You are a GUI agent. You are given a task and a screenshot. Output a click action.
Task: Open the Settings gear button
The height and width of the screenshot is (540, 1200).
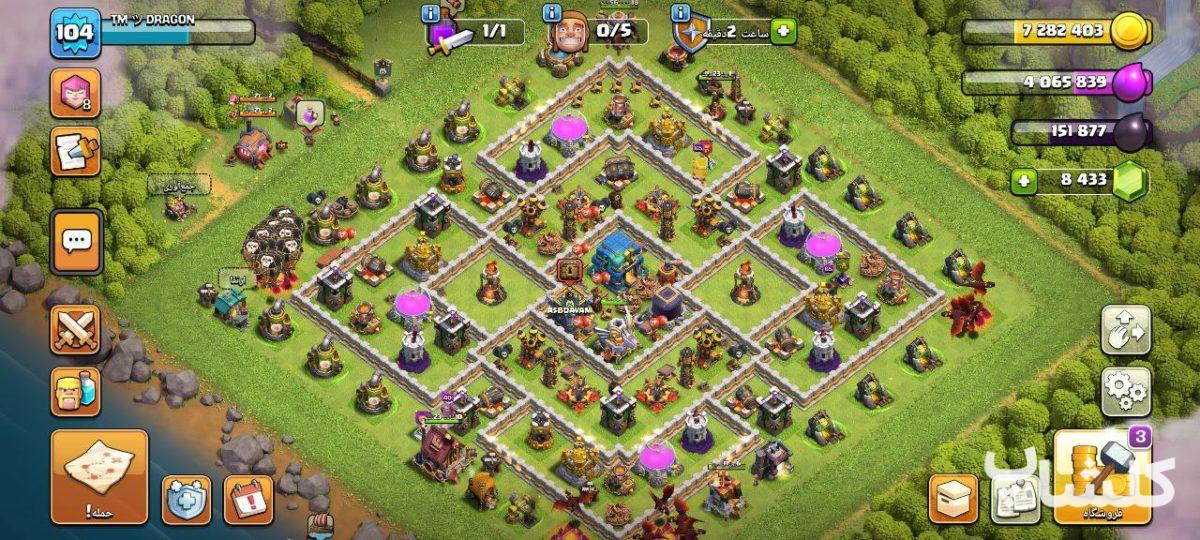[1125, 390]
